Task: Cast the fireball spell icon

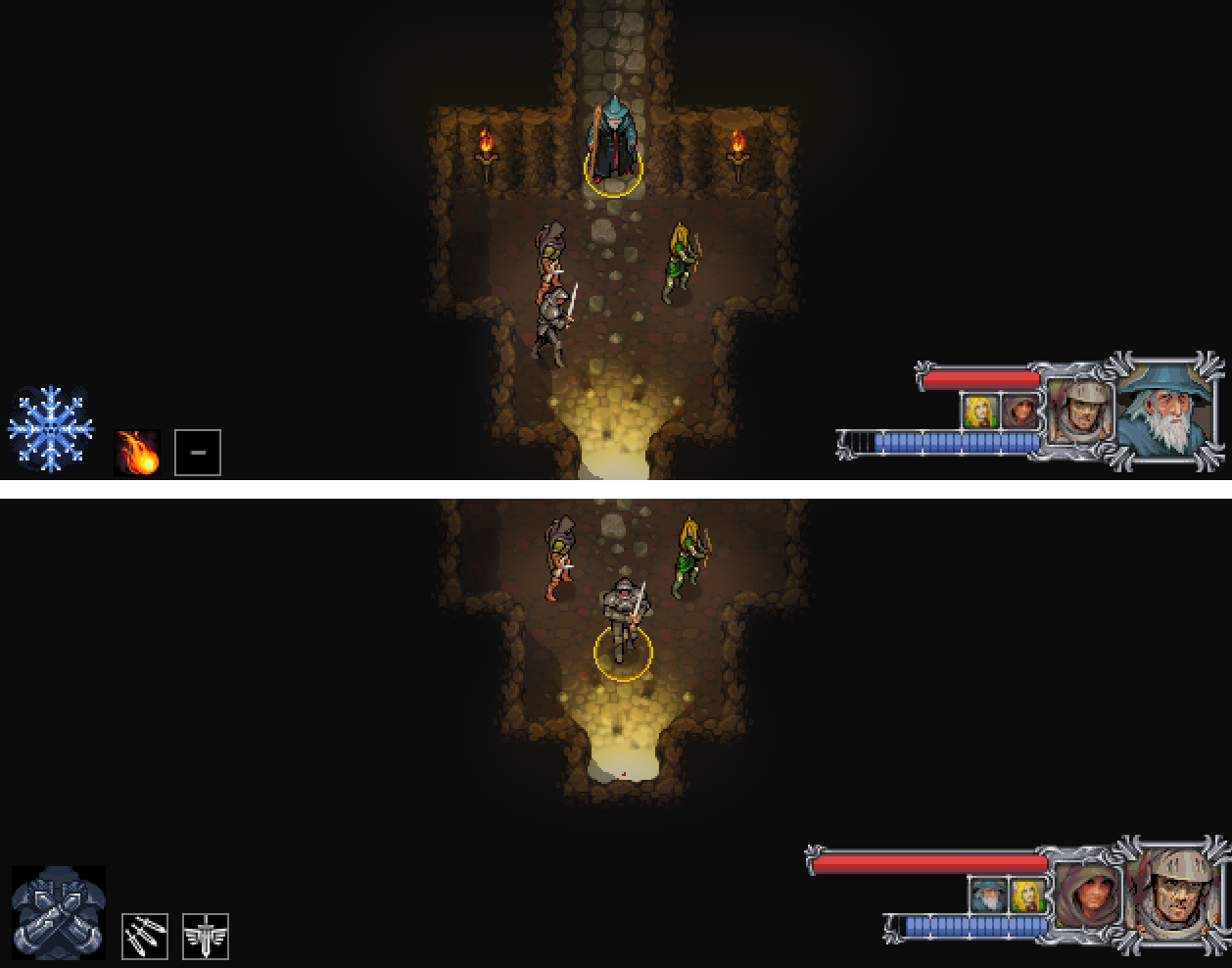Action: 137,453
